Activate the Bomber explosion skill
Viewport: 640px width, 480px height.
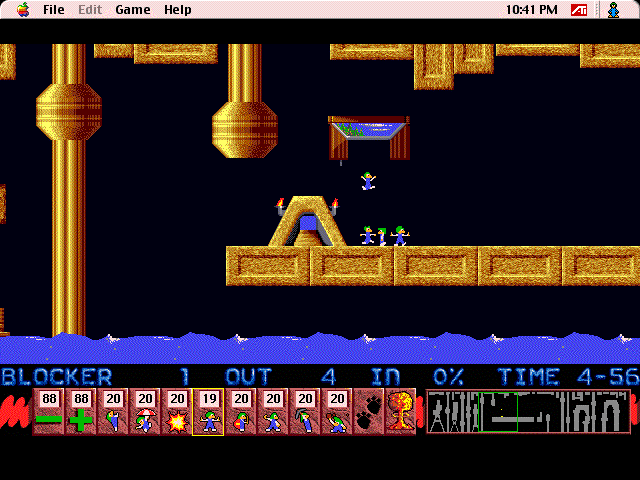(x=176, y=412)
